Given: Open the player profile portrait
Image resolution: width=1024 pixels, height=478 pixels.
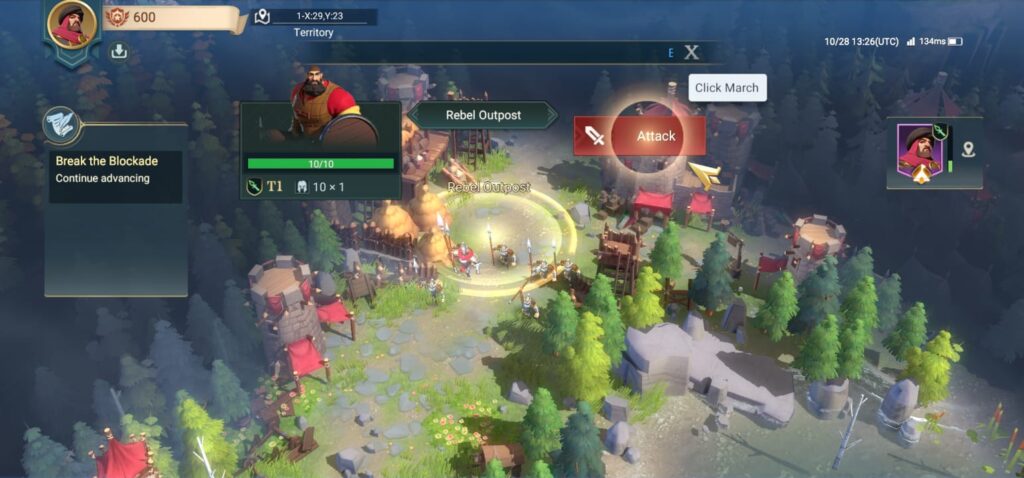Looking at the screenshot, I should point(72,24).
